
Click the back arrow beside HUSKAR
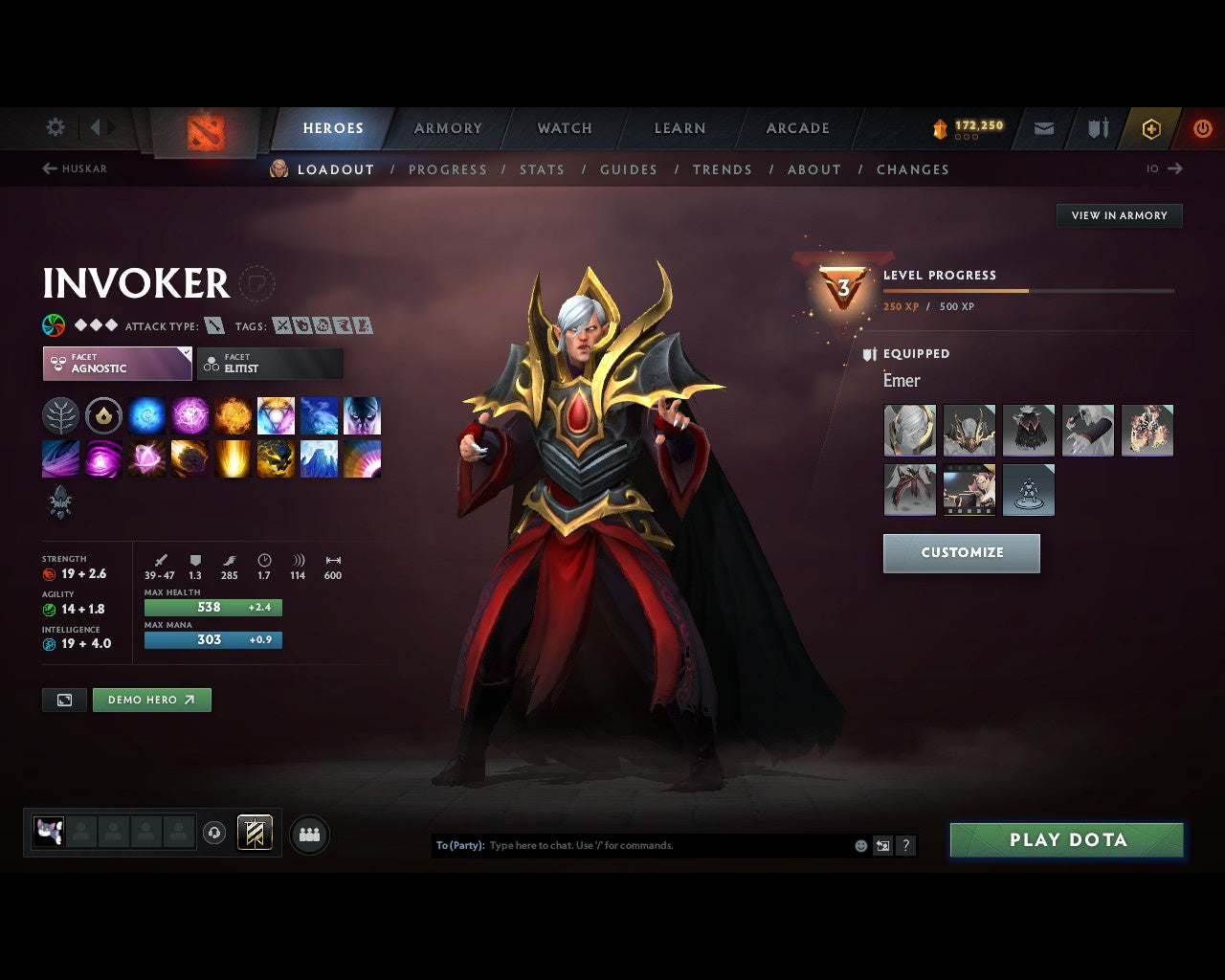(x=47, y=168)
